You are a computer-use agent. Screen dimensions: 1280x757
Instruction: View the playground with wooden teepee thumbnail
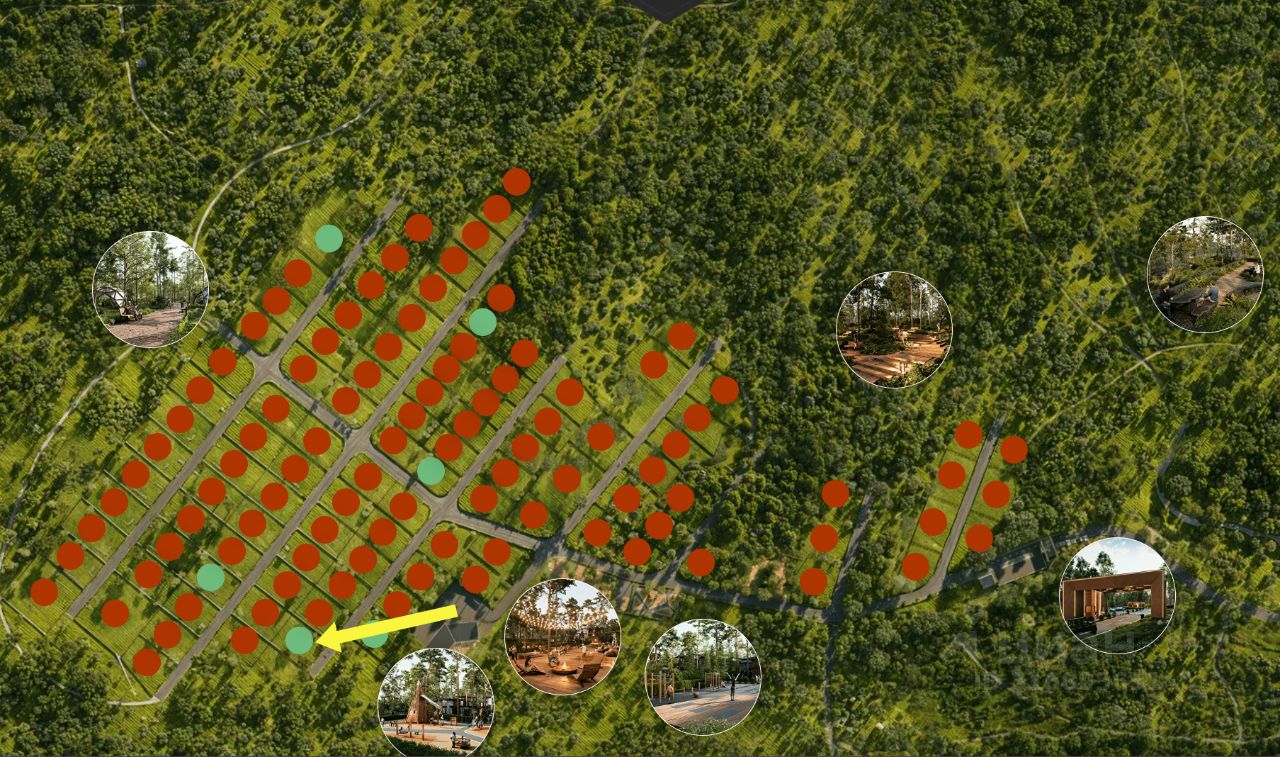pyautogui.click(x=436, y=703)
